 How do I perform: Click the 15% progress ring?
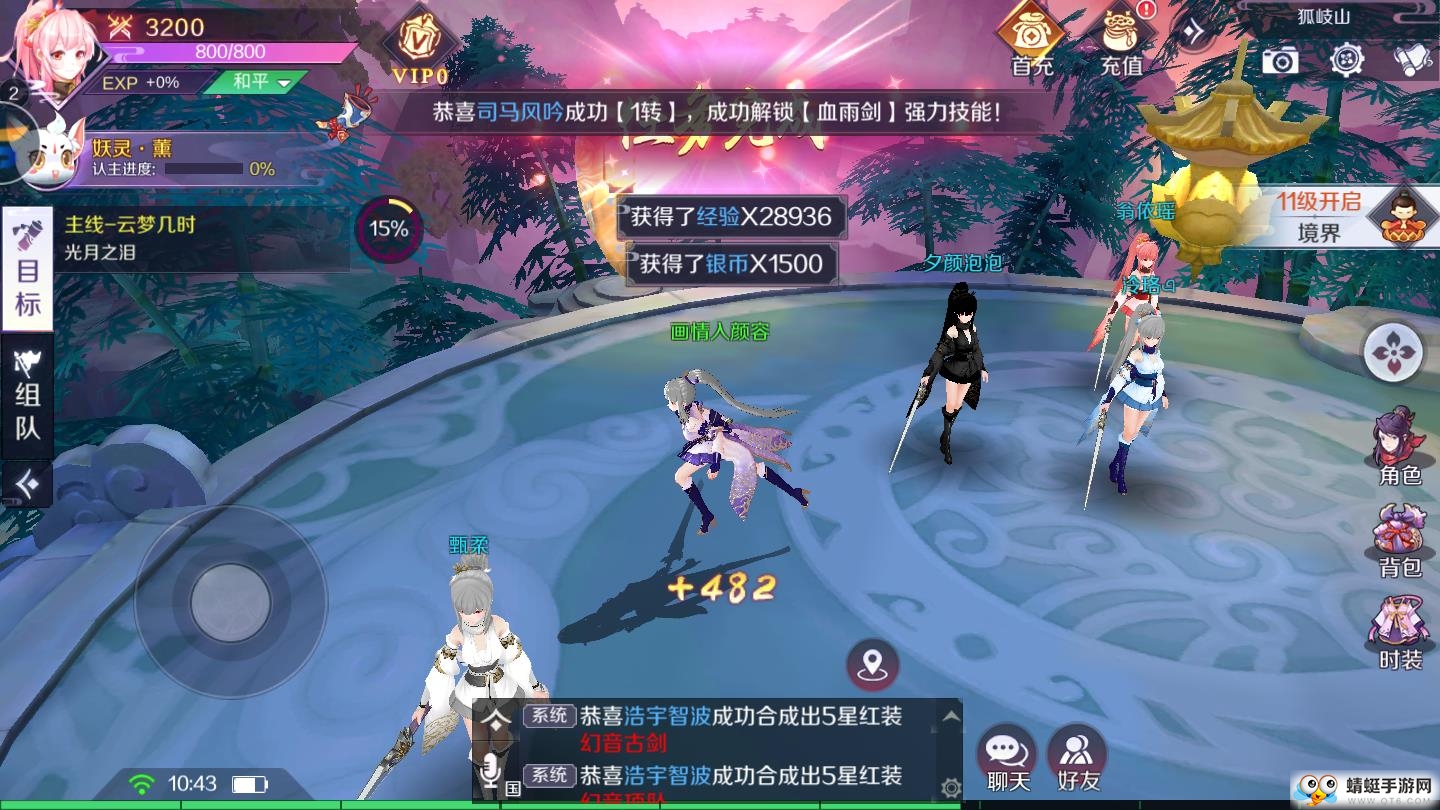click(392, 228)
